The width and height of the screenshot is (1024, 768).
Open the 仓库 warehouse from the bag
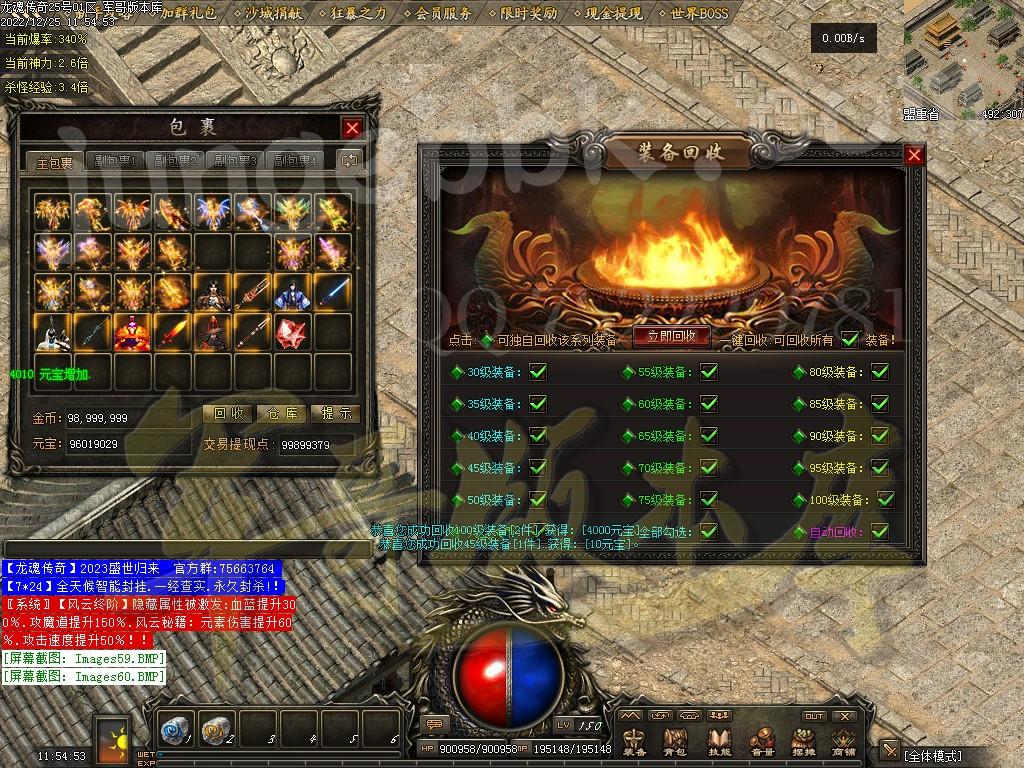282,413
